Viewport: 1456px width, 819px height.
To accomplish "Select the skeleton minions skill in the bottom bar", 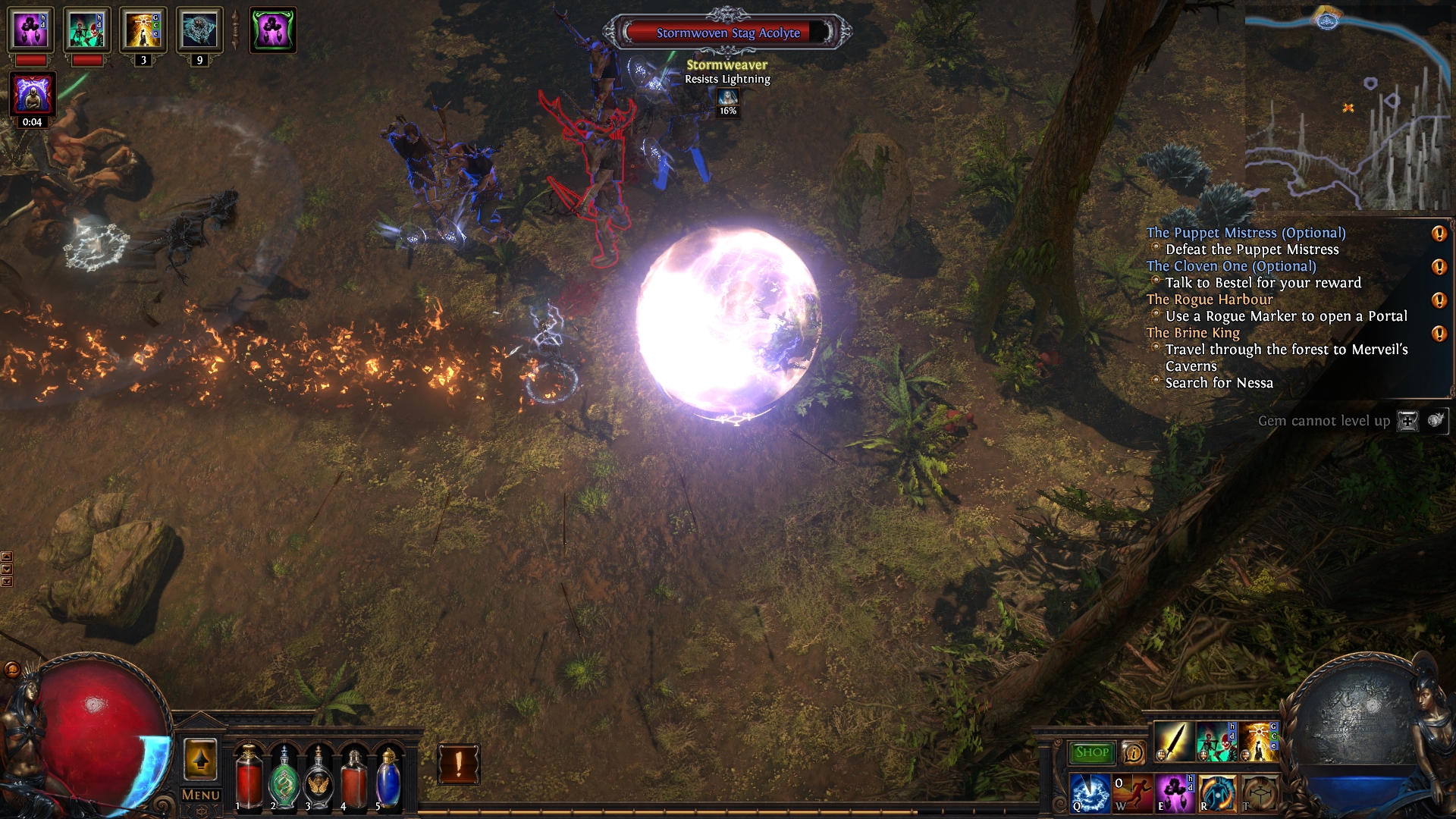I will [1215, 742].
